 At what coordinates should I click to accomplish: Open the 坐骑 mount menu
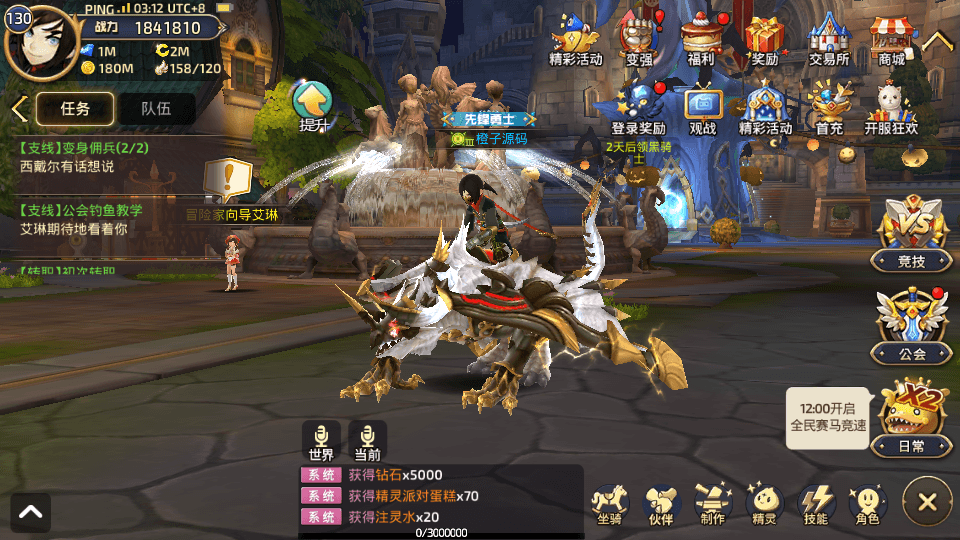(609, 503)
